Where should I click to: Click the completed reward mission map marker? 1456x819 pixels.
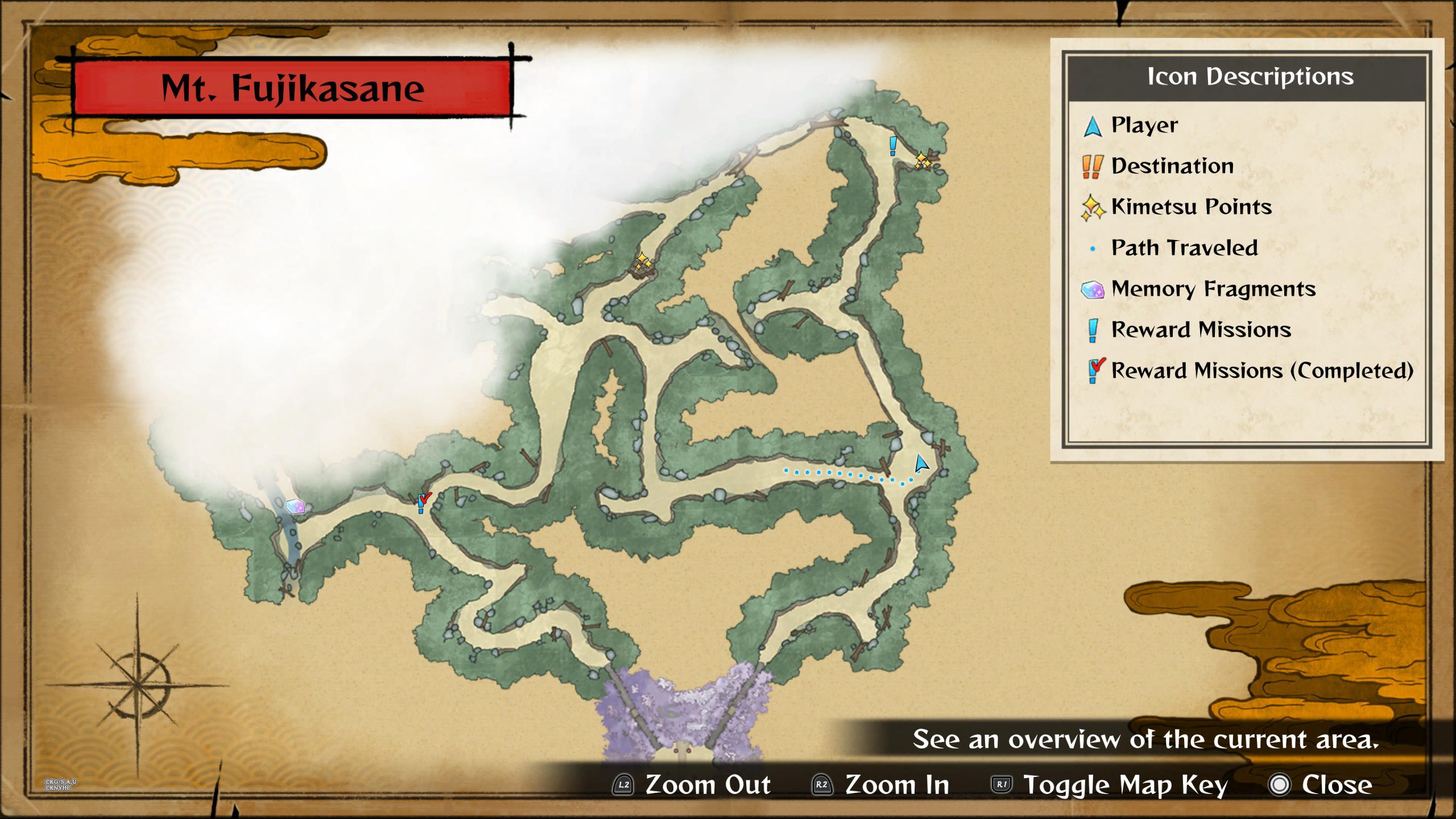[423, 502]
